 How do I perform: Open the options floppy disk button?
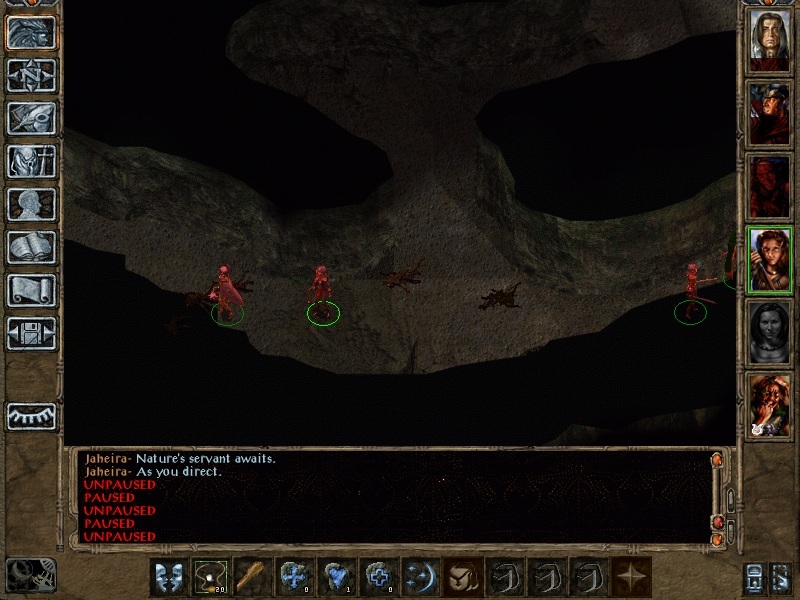click(31, 333)
